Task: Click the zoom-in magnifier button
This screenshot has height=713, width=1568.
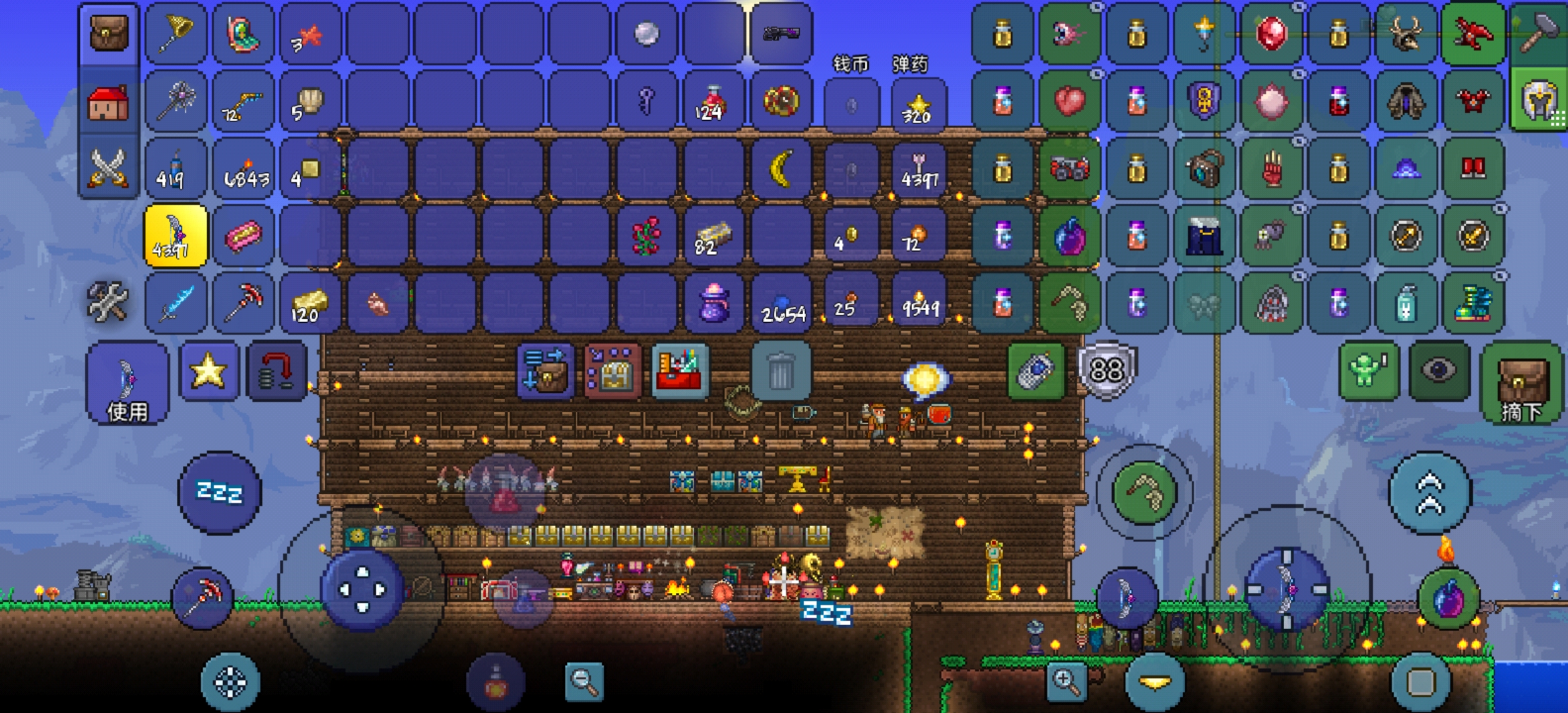Action: [x=1066, y=680]
